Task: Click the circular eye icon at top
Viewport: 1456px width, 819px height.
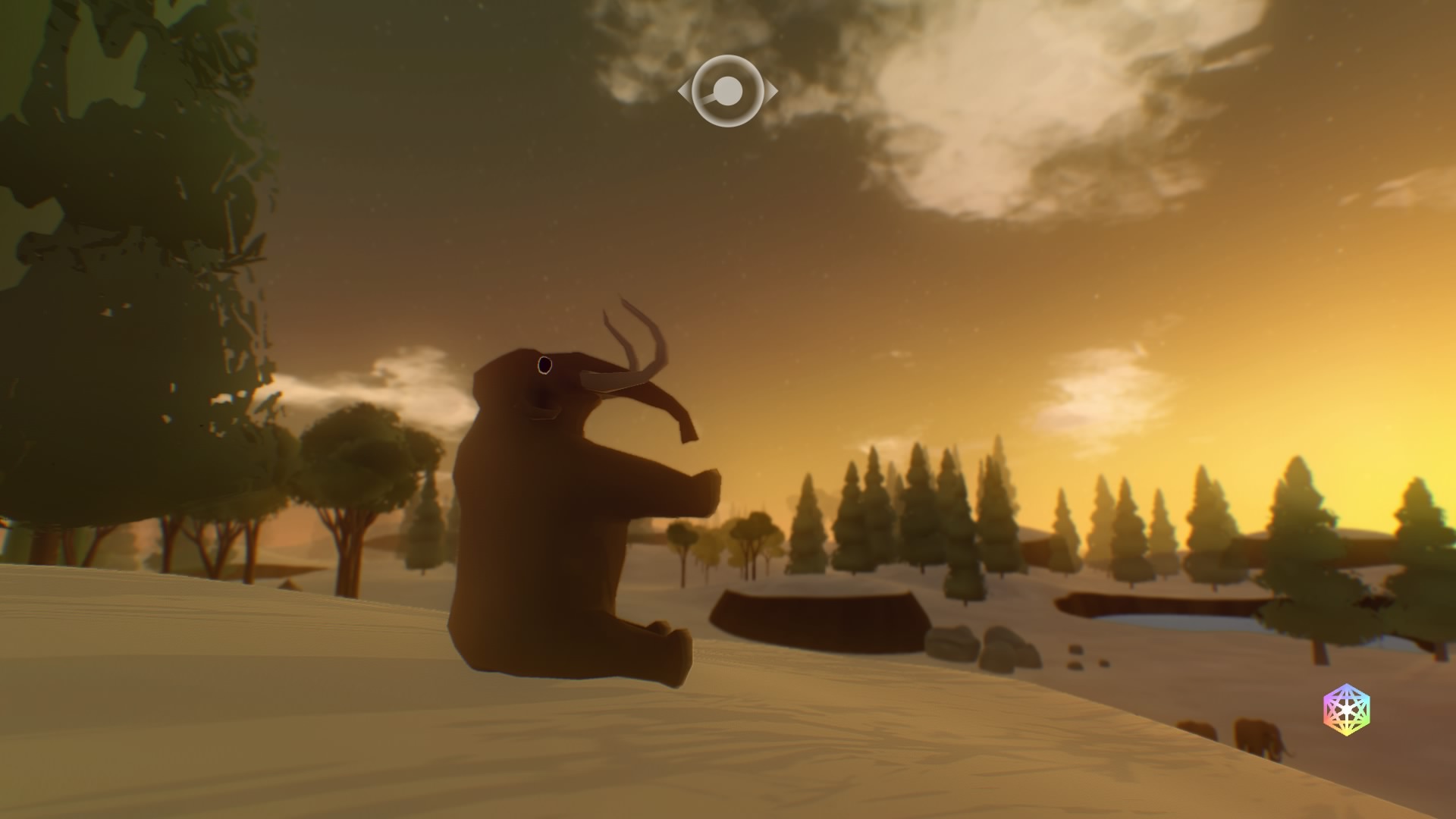Action: 728,92
